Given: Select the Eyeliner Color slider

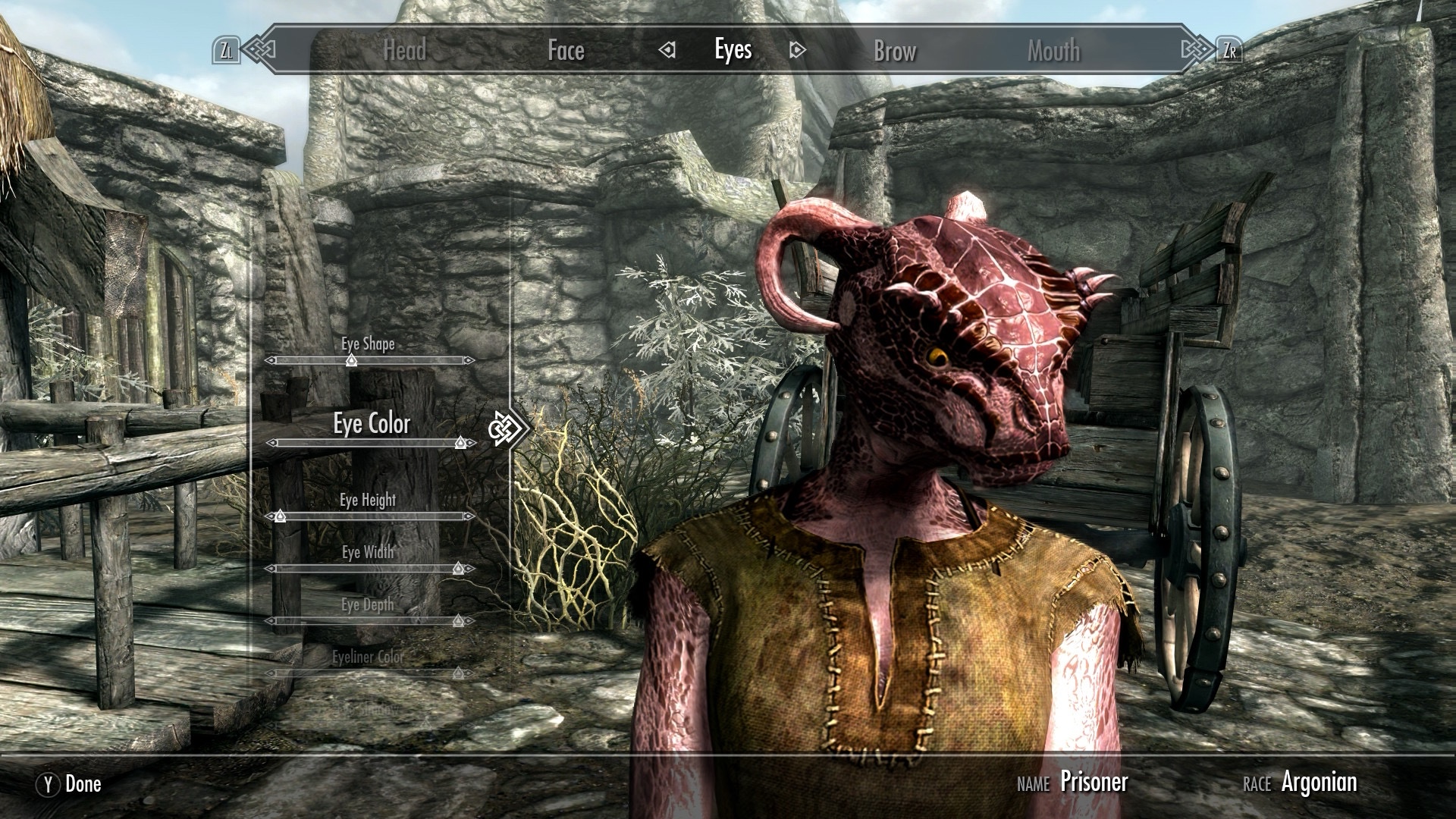Looking at the screenshot, I should [458, 673].
